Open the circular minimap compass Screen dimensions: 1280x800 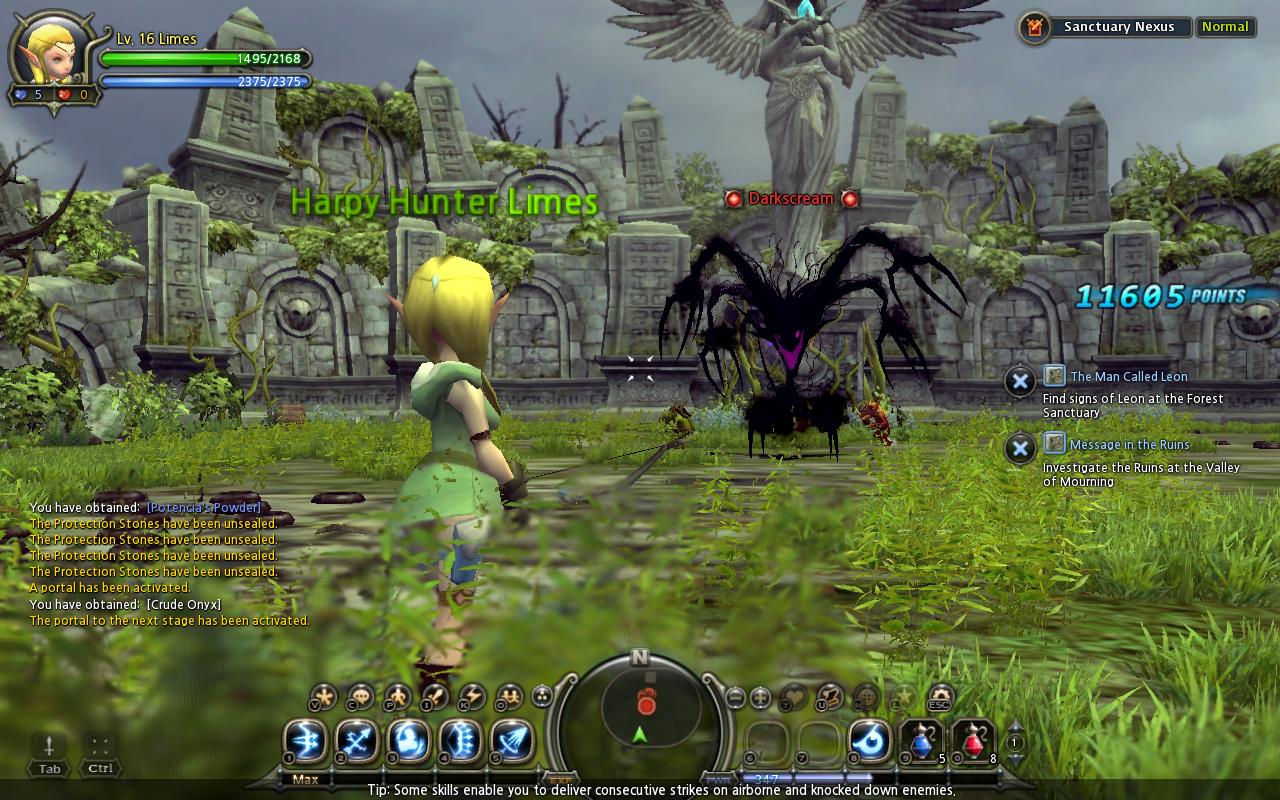640,708
